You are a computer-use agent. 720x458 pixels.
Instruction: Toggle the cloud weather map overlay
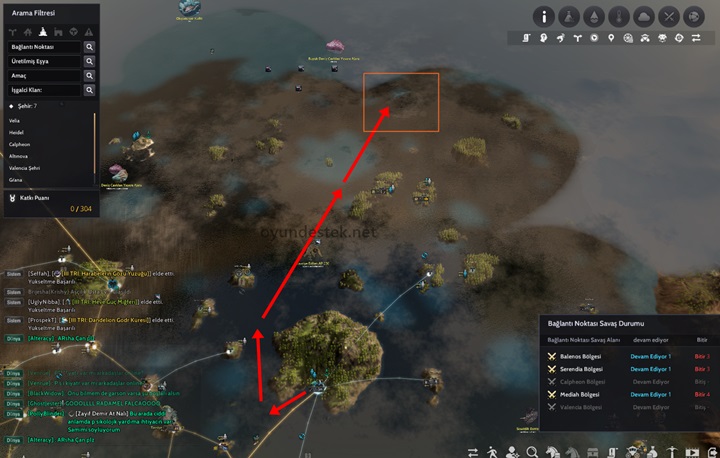coord(645,16)
